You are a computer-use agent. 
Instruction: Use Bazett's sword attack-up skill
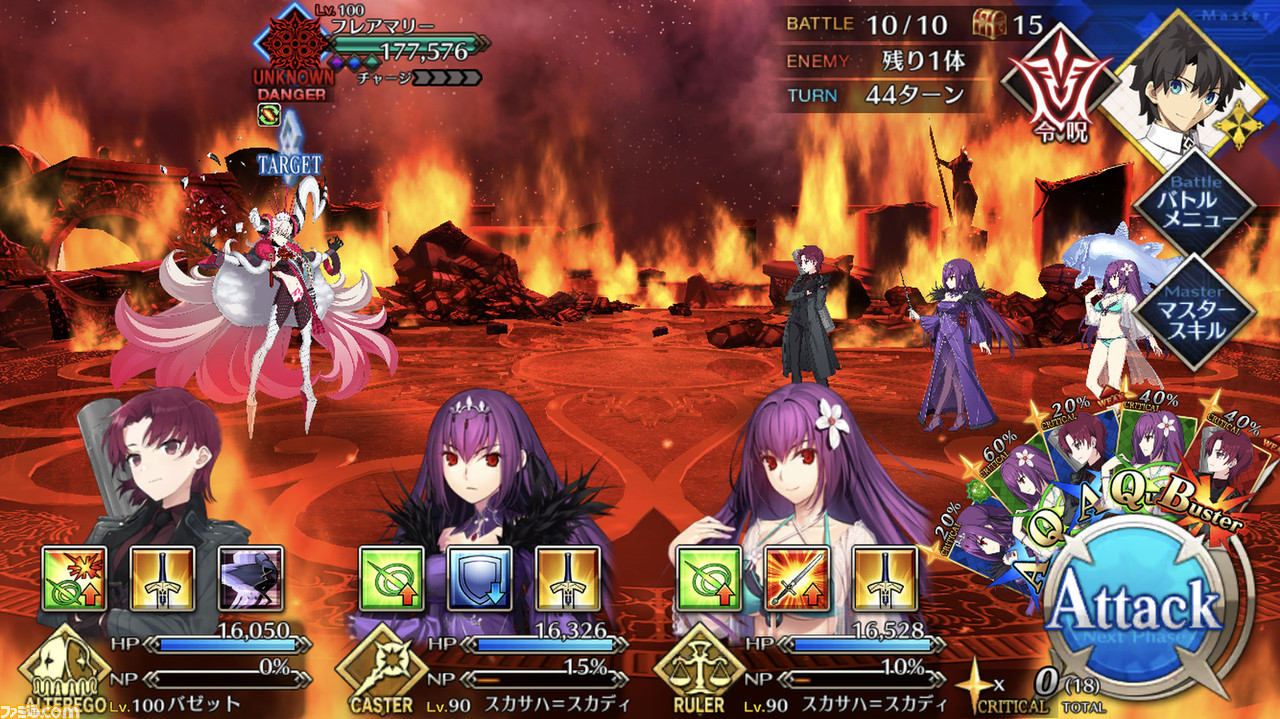click(162, 578)
